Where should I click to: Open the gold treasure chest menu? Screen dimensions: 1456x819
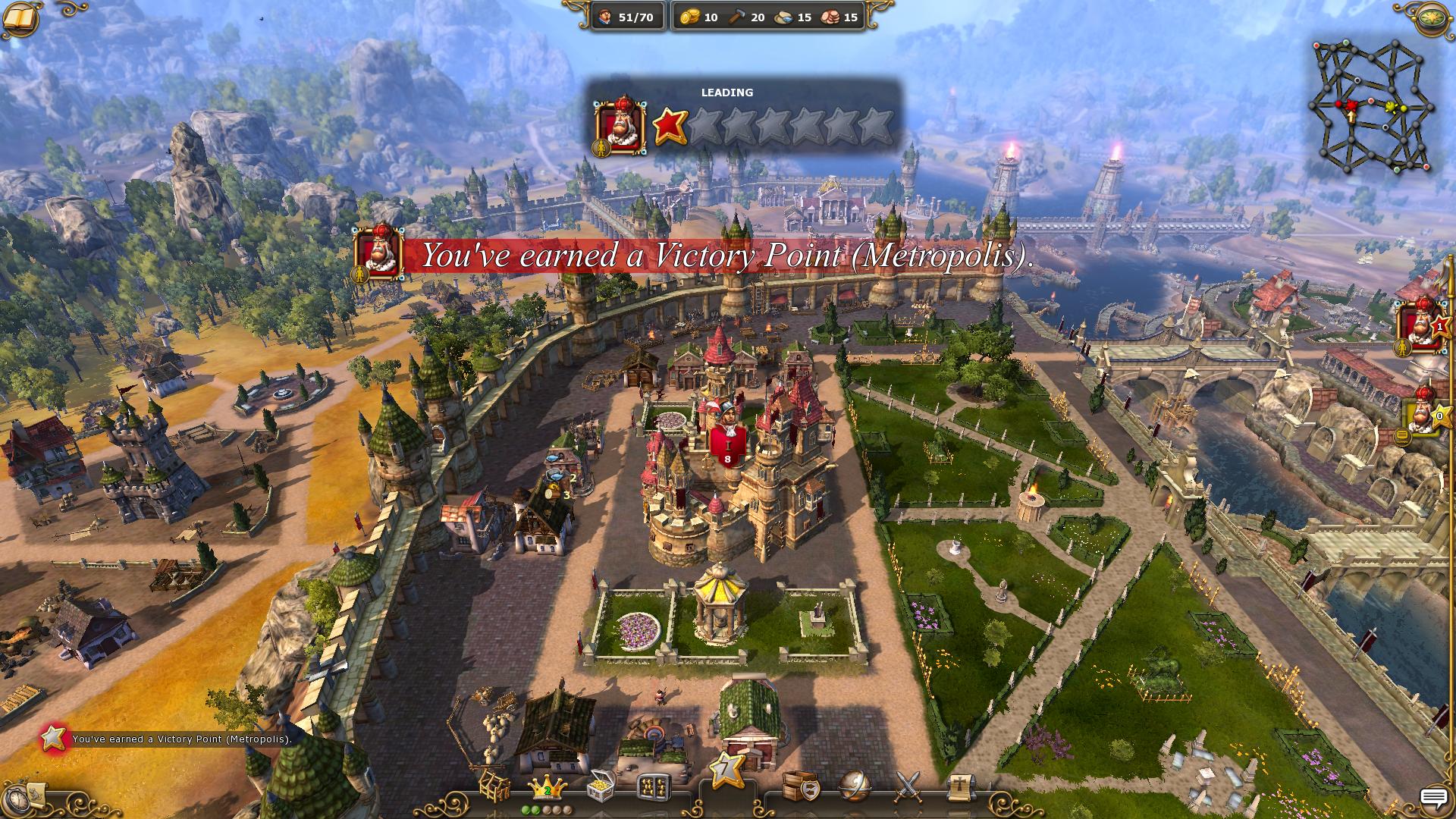coord(601,786)
